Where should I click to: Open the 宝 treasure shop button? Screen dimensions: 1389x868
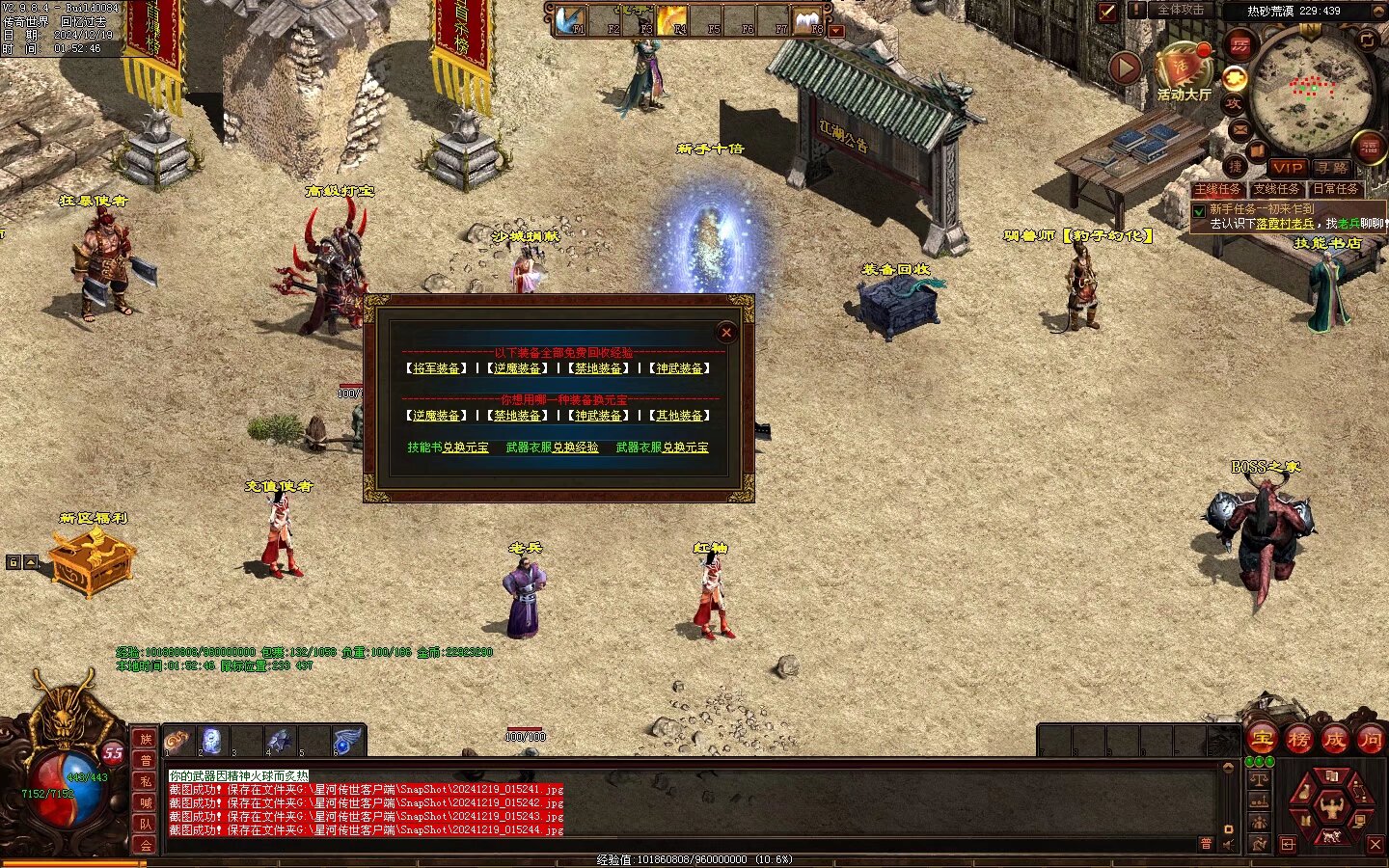click(1262, 740)
